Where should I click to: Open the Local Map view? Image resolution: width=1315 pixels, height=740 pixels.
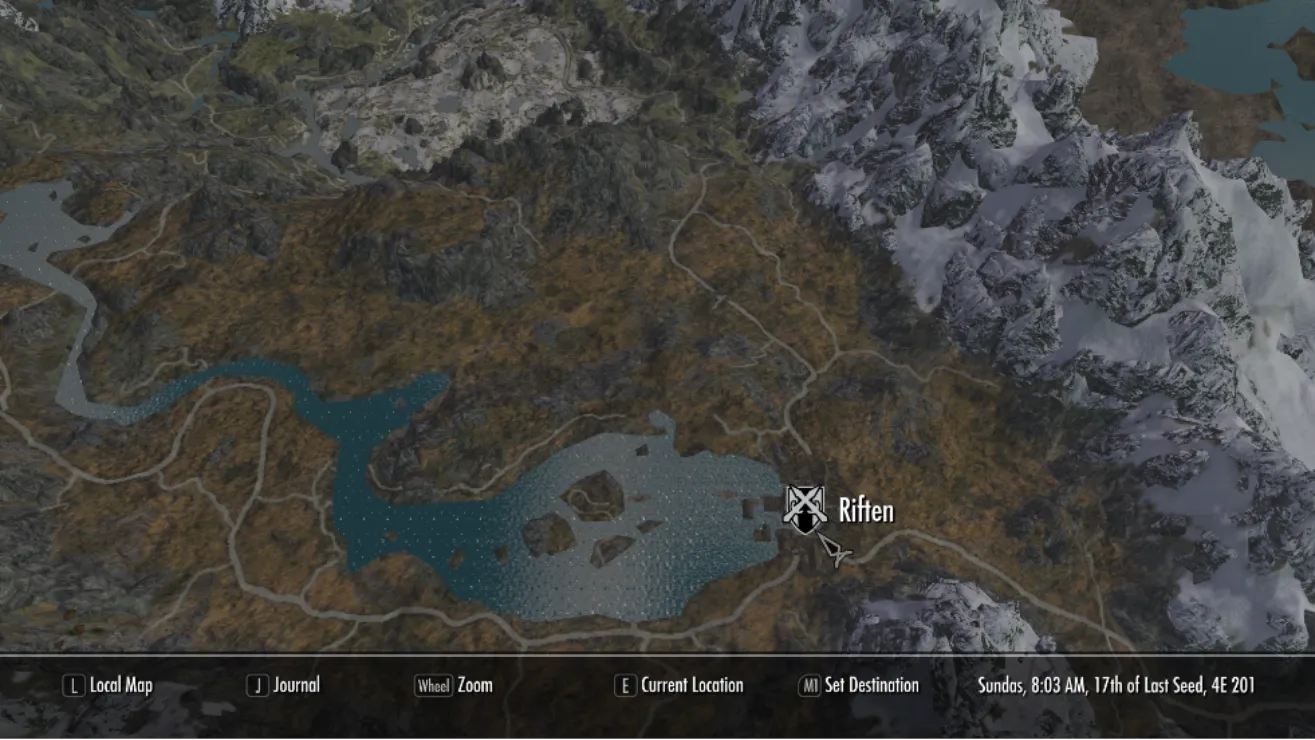(109, 685)
